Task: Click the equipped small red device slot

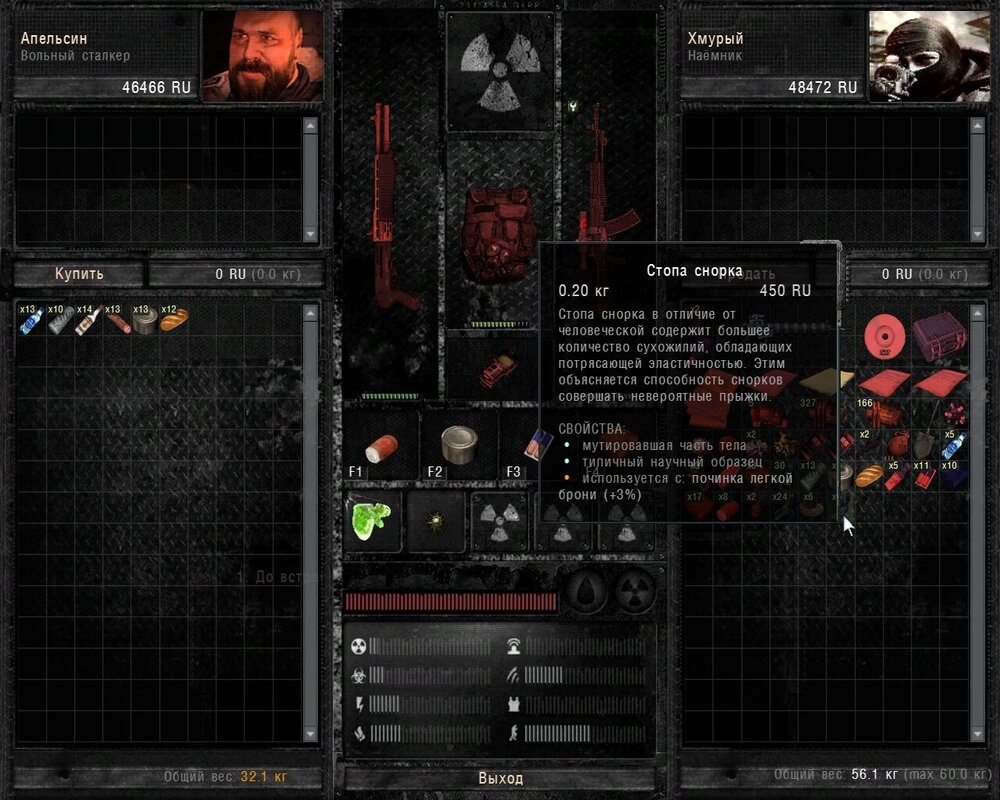Action: [x=497, y=370]
